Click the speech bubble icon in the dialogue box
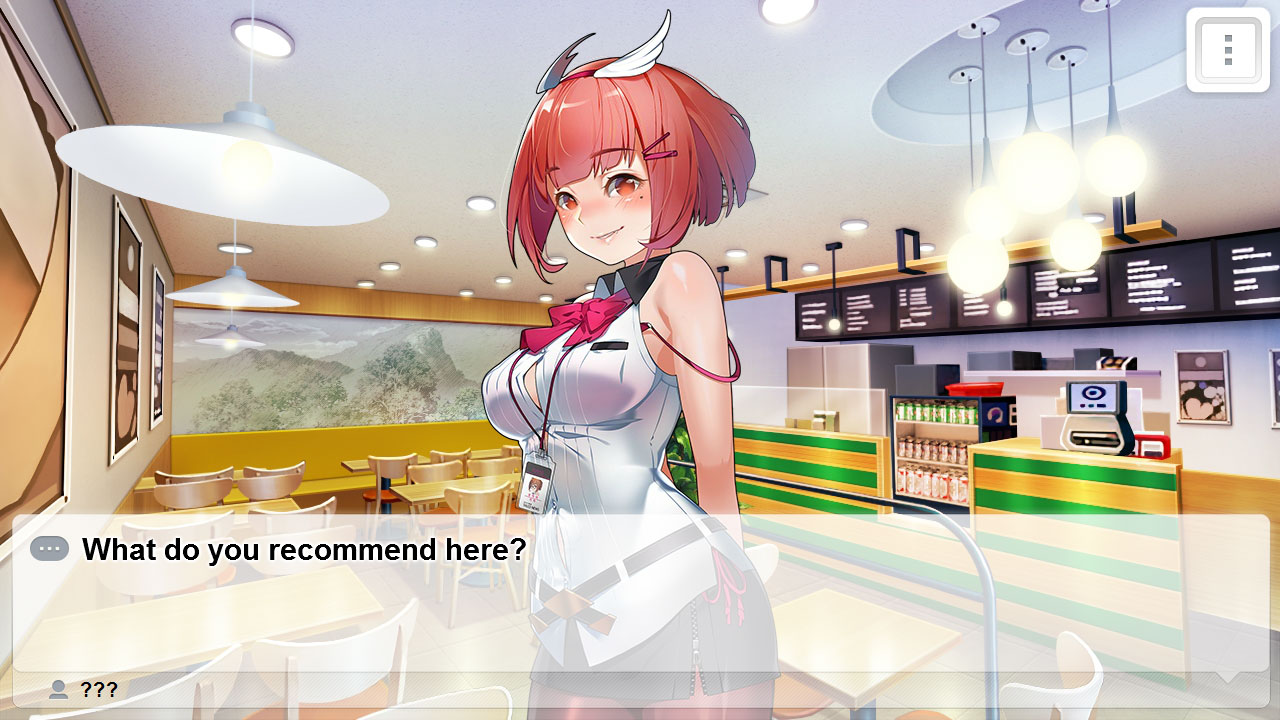The image size is (1280, 720). pyautogui.click(x=51, y=550)
